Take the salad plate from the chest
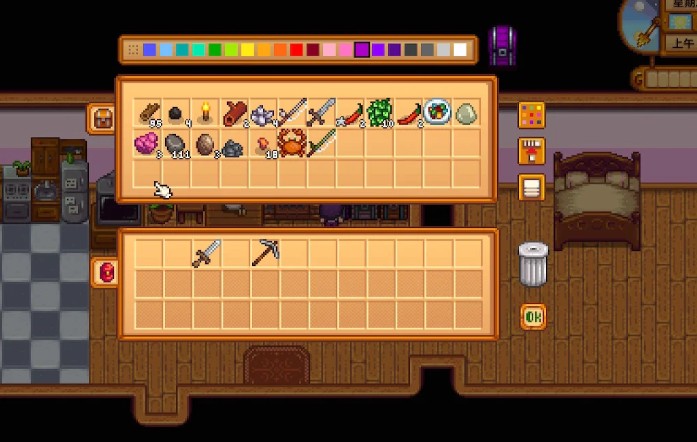697x442 pixels. click(x=437, y=113)
